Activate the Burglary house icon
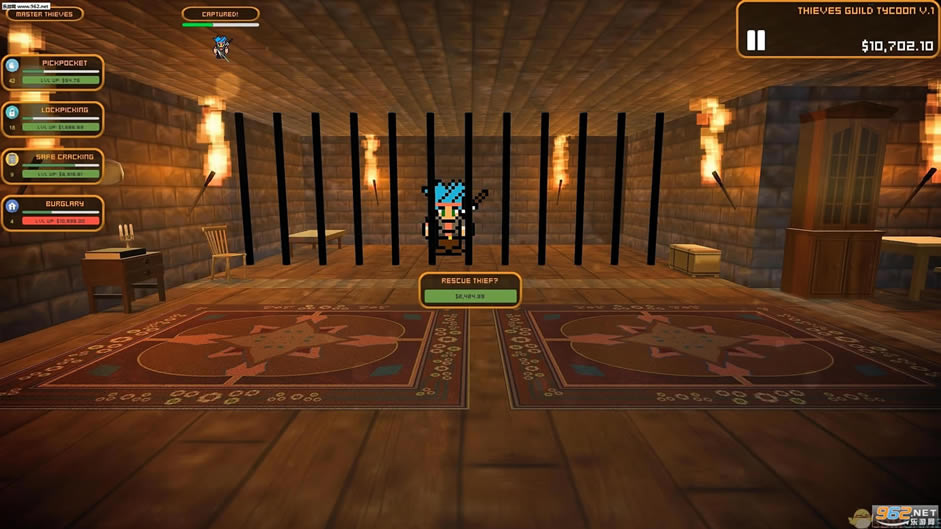The width and height of the screenshot is (941, 529). coord(12,206)
